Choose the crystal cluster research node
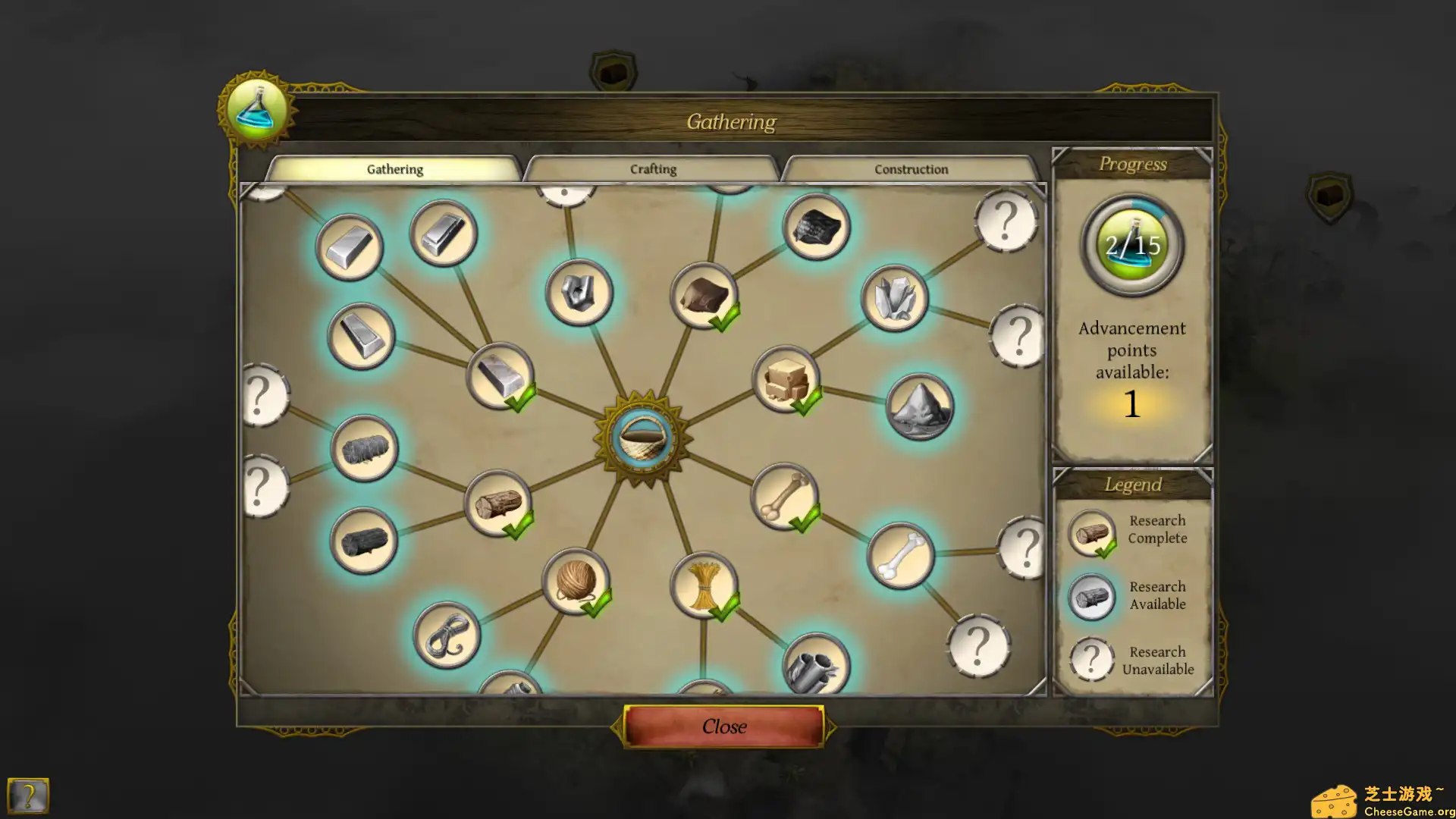This screenshot has height=819, width=1456. click(x=895, y=298)
